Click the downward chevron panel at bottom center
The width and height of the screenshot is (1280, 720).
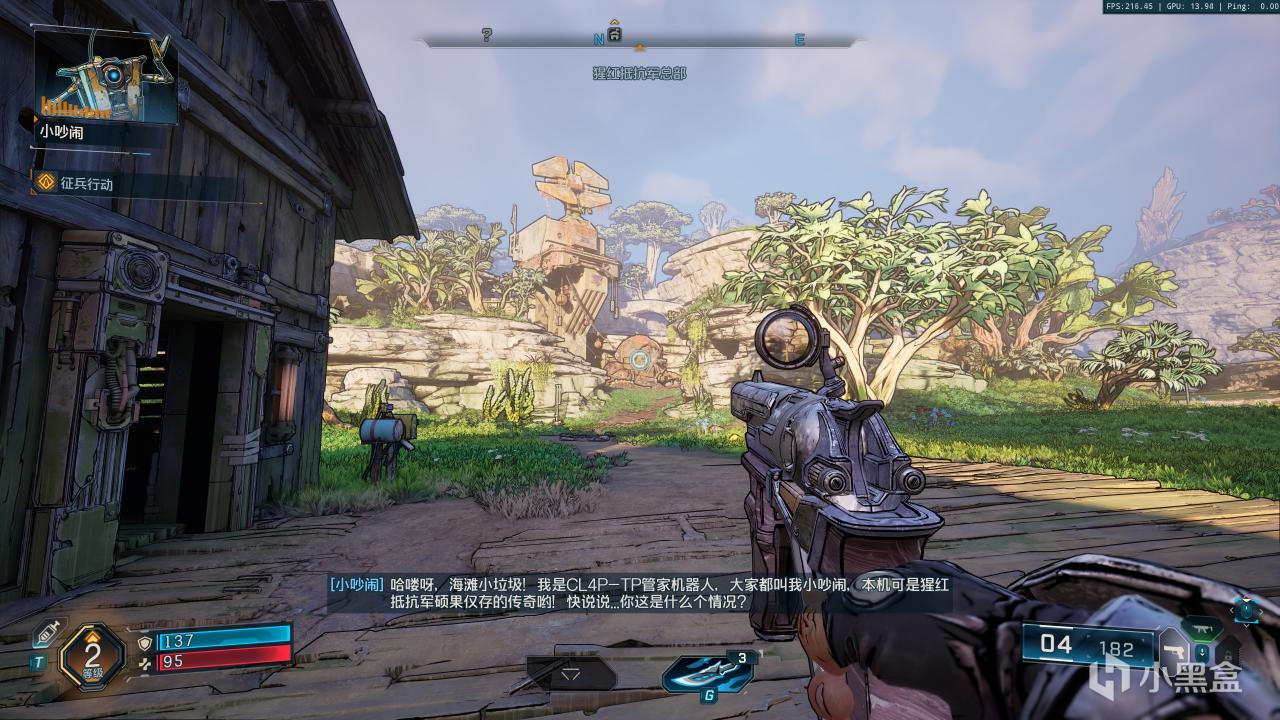pyautogui.click(x=570, y=674)
